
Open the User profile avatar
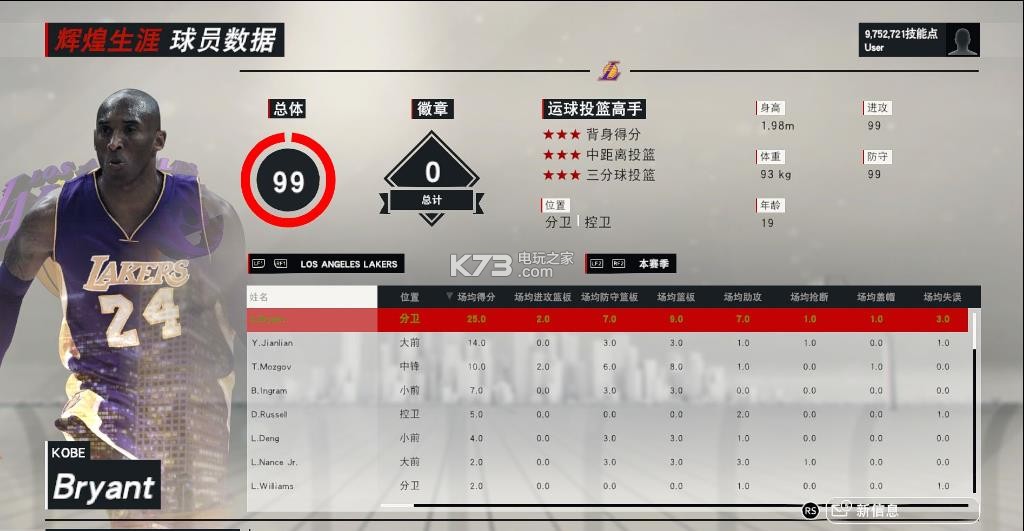(962, 40)
